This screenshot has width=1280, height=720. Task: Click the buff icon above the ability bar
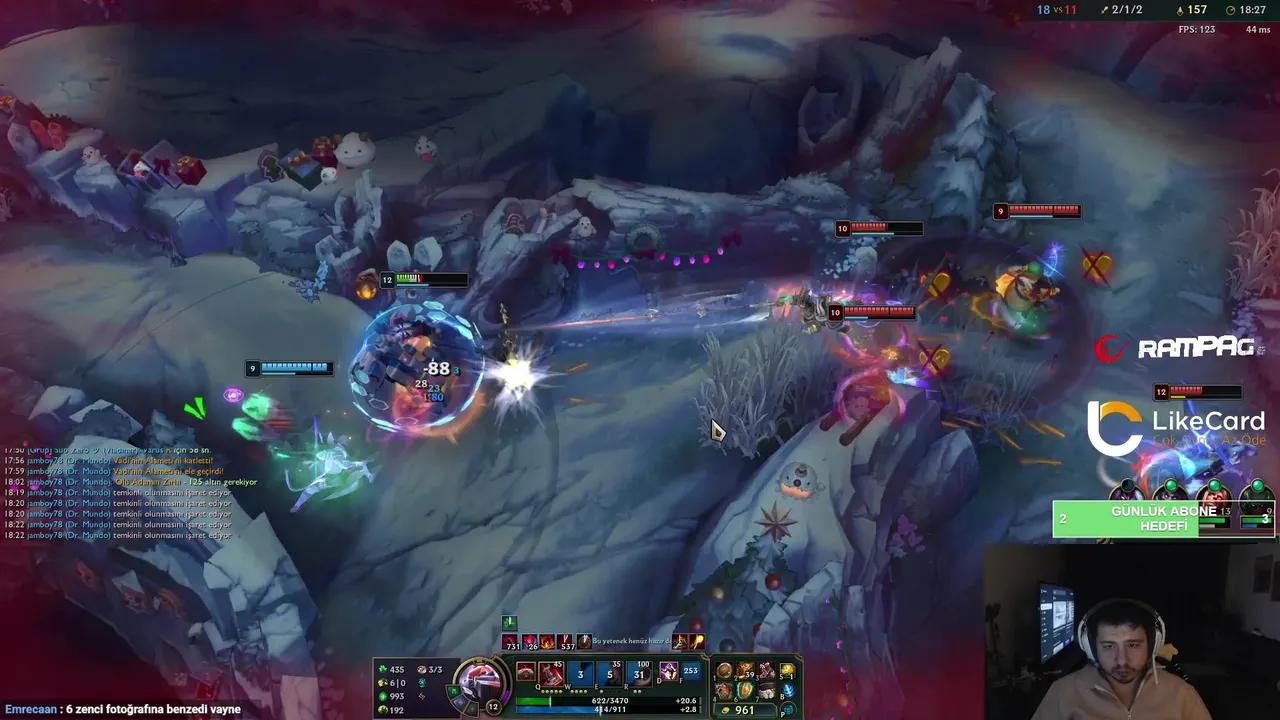point(512,623)
